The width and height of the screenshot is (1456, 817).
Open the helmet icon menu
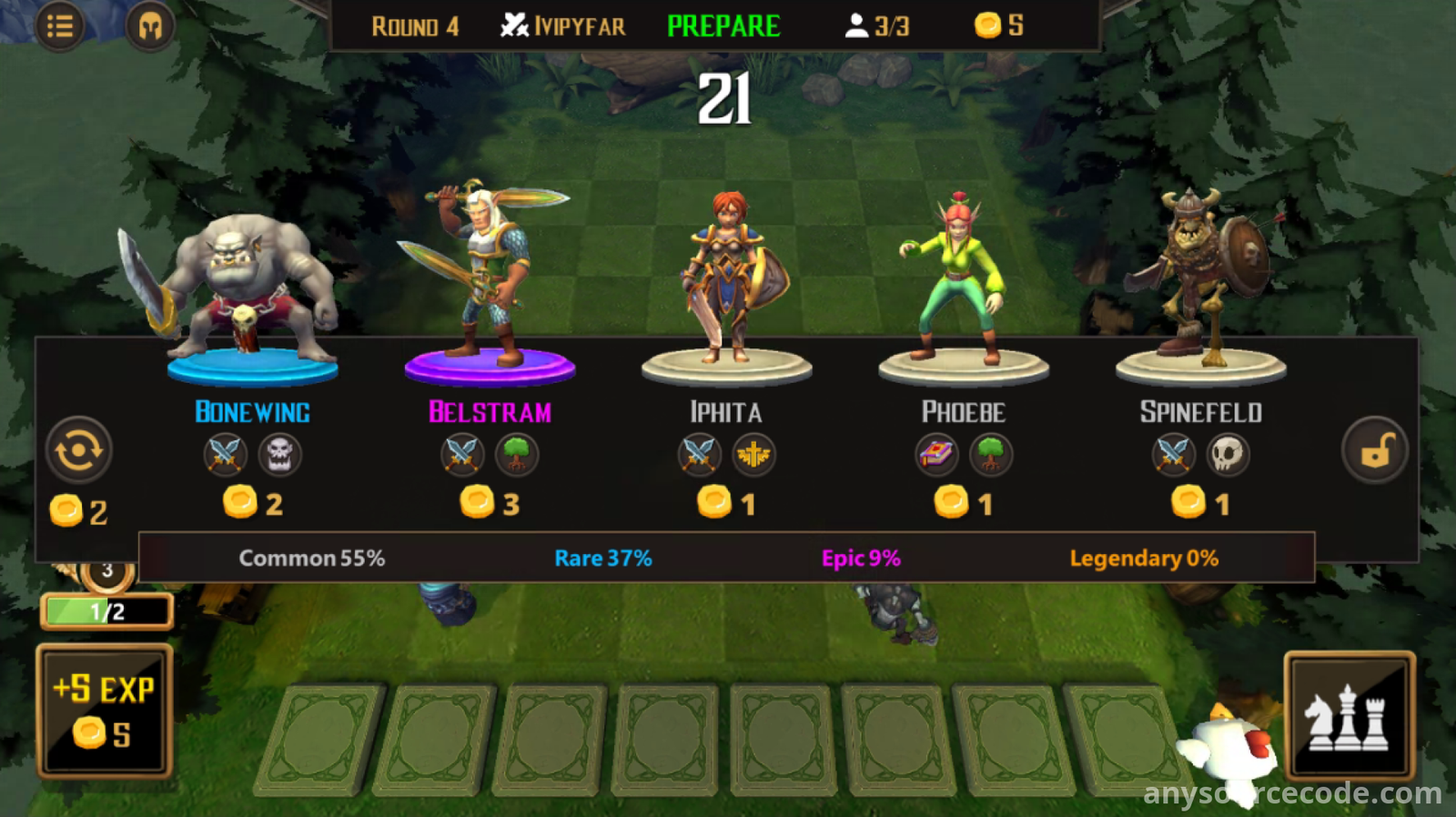point(150,27)
